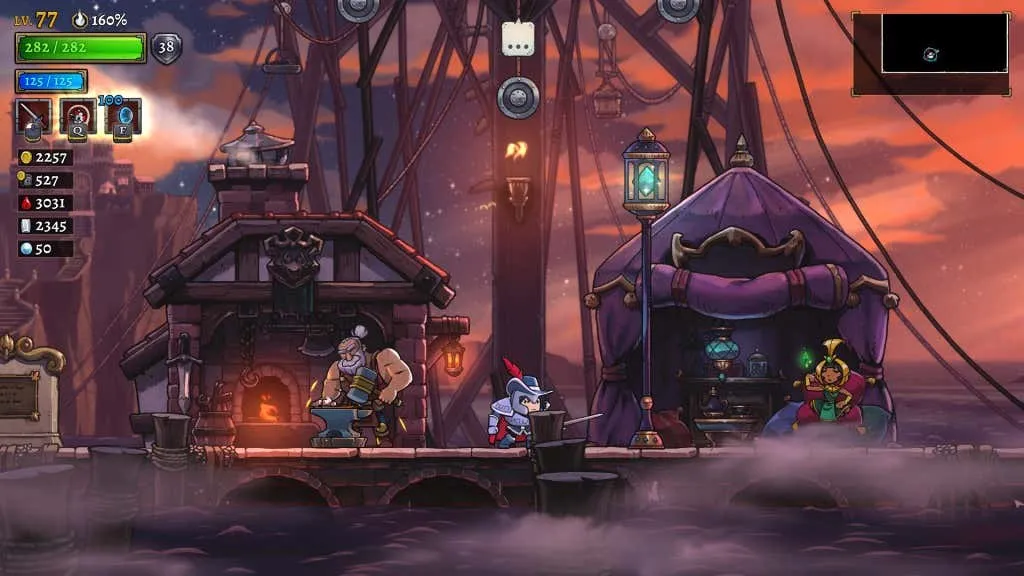
Task: Select the sword weapon ability icon
Action: [x=34, y=117]
